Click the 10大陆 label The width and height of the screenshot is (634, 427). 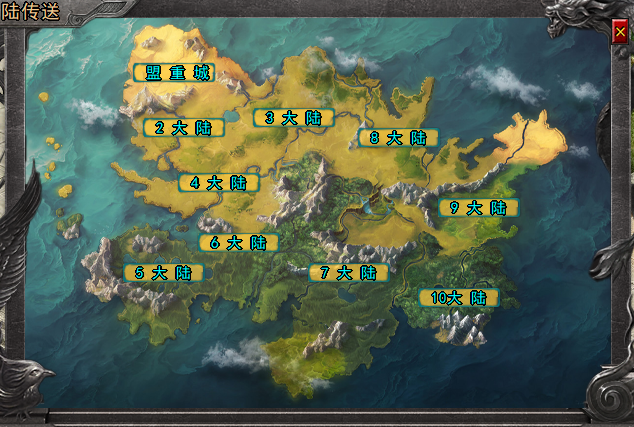point(458,297)
